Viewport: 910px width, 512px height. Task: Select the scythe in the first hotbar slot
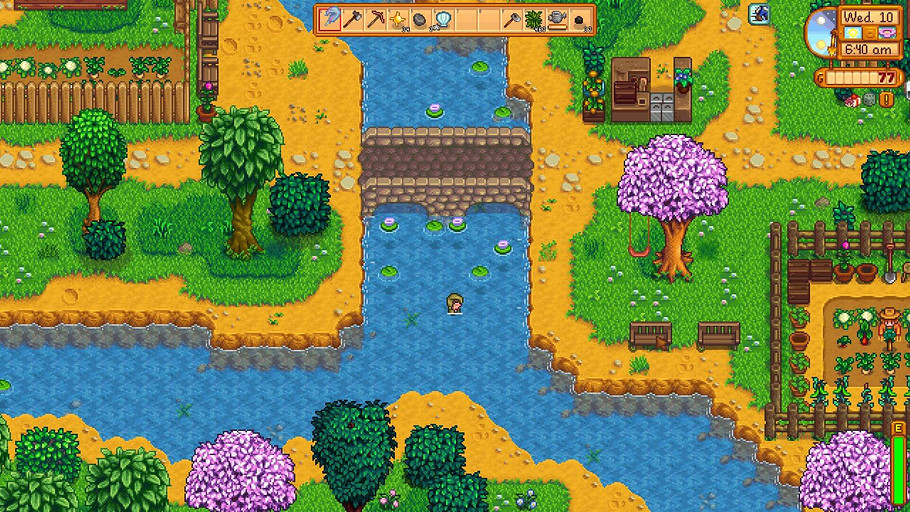pyautogui.click(x=331, y=18)
